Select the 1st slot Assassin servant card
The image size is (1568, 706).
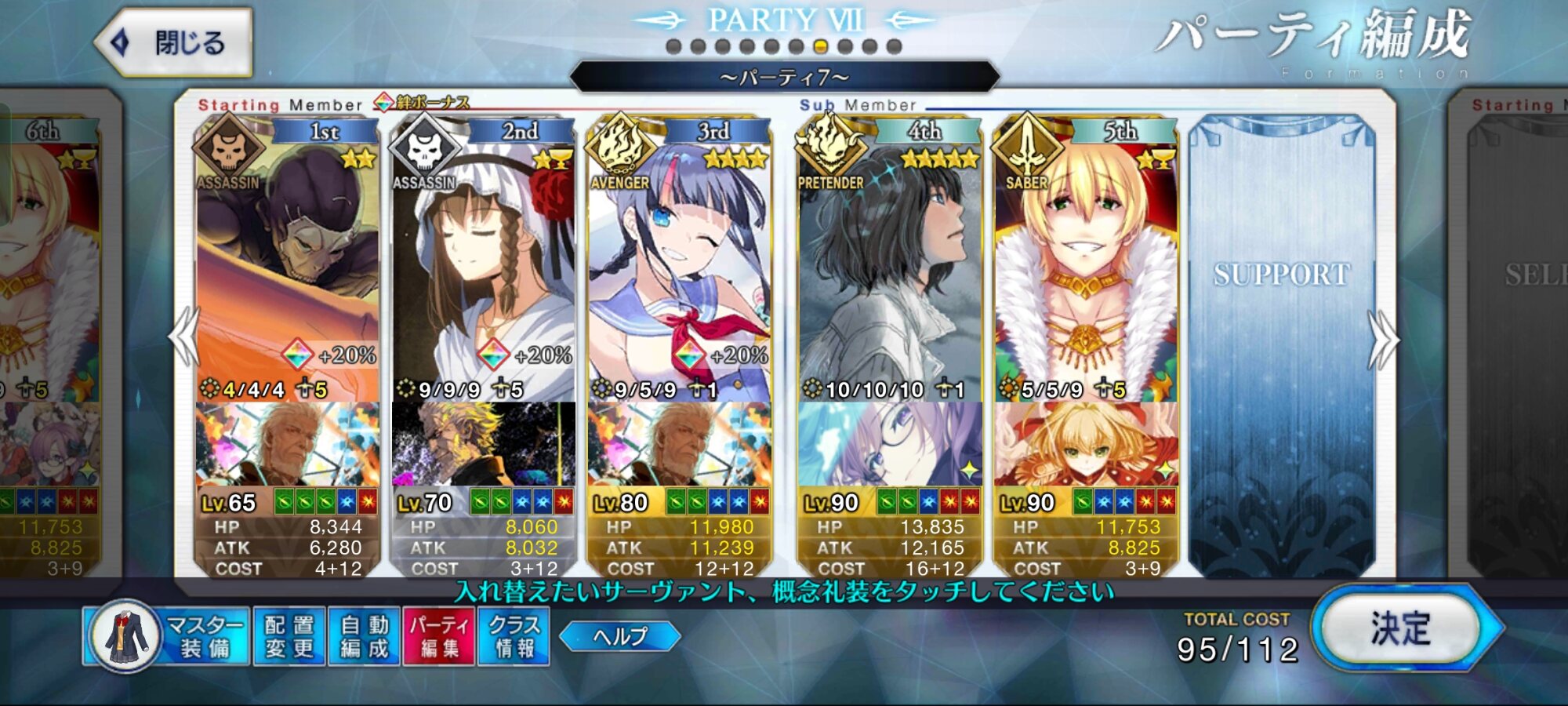287,267
